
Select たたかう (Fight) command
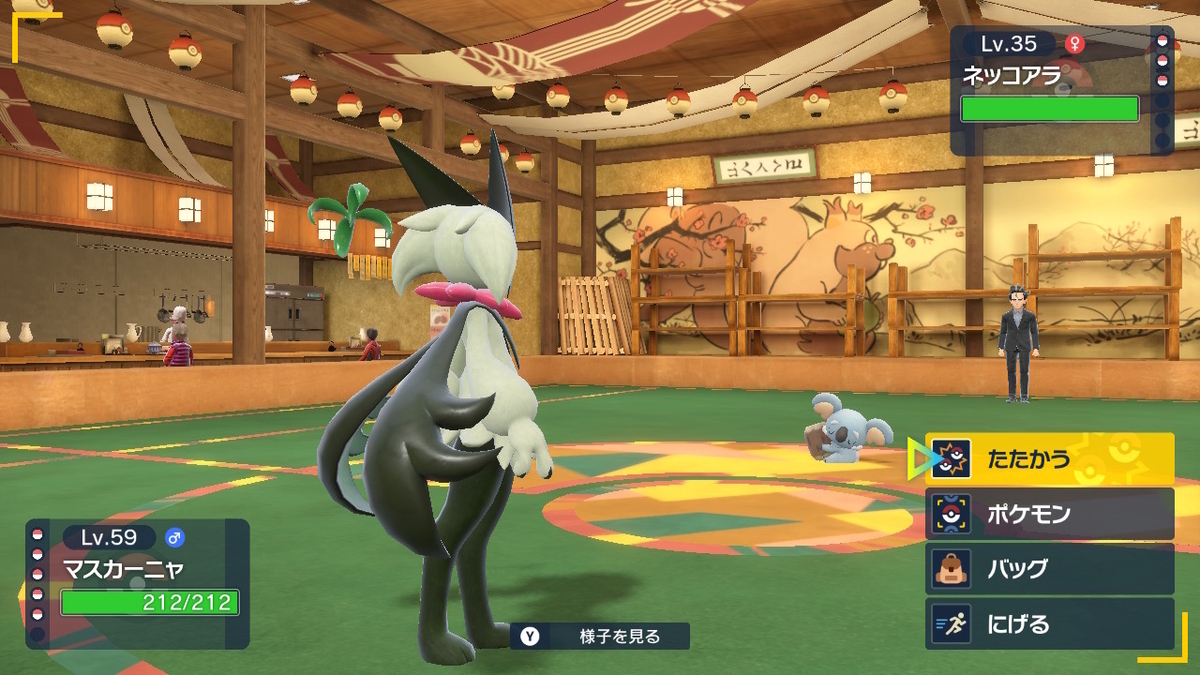click(x=1048, y=460)
